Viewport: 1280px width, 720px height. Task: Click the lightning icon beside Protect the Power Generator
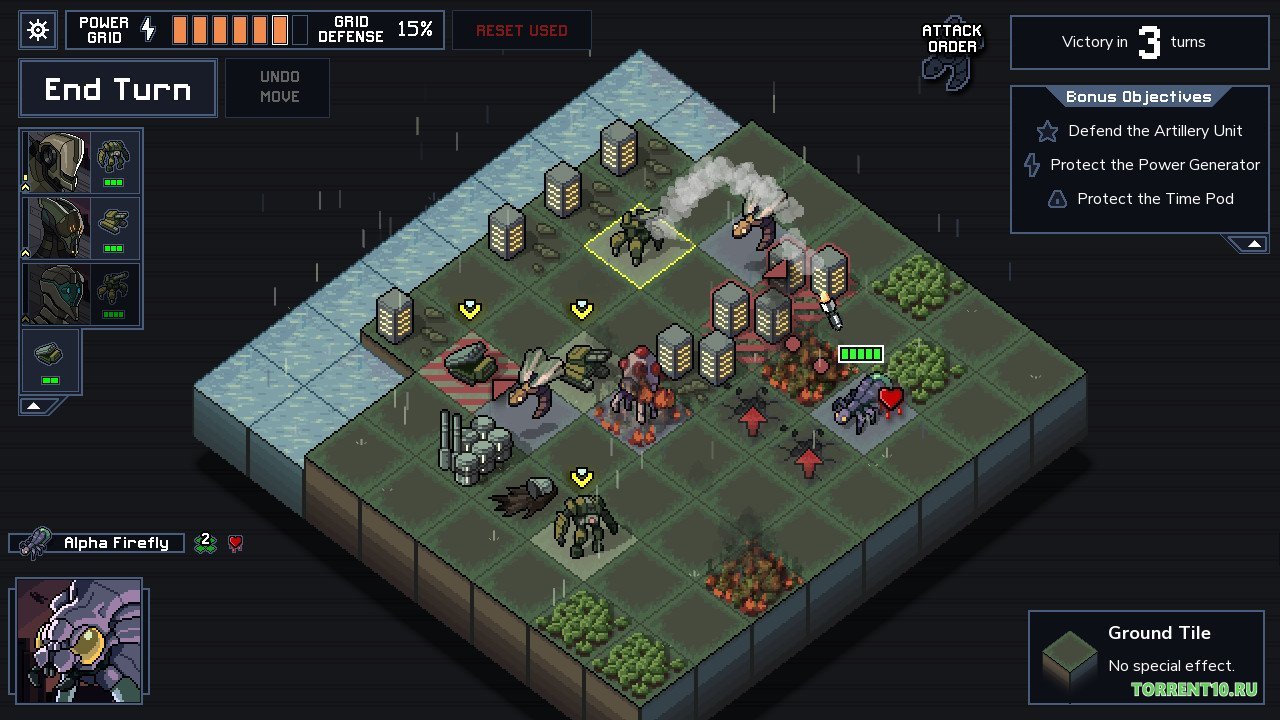[1031, 165]
